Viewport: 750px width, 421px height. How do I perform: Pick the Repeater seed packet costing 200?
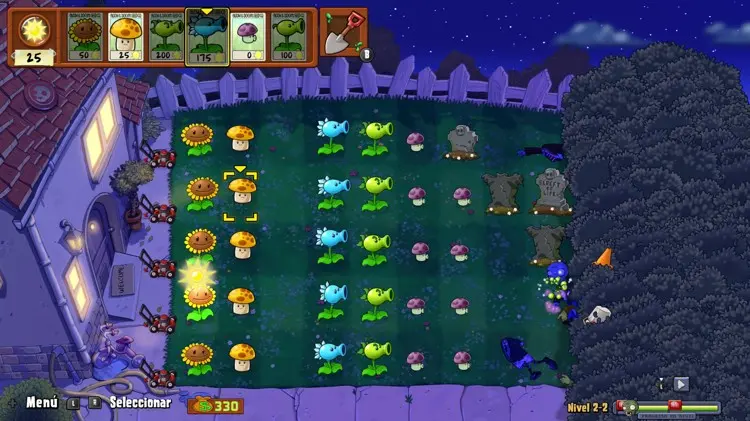(x=166, y=36)
